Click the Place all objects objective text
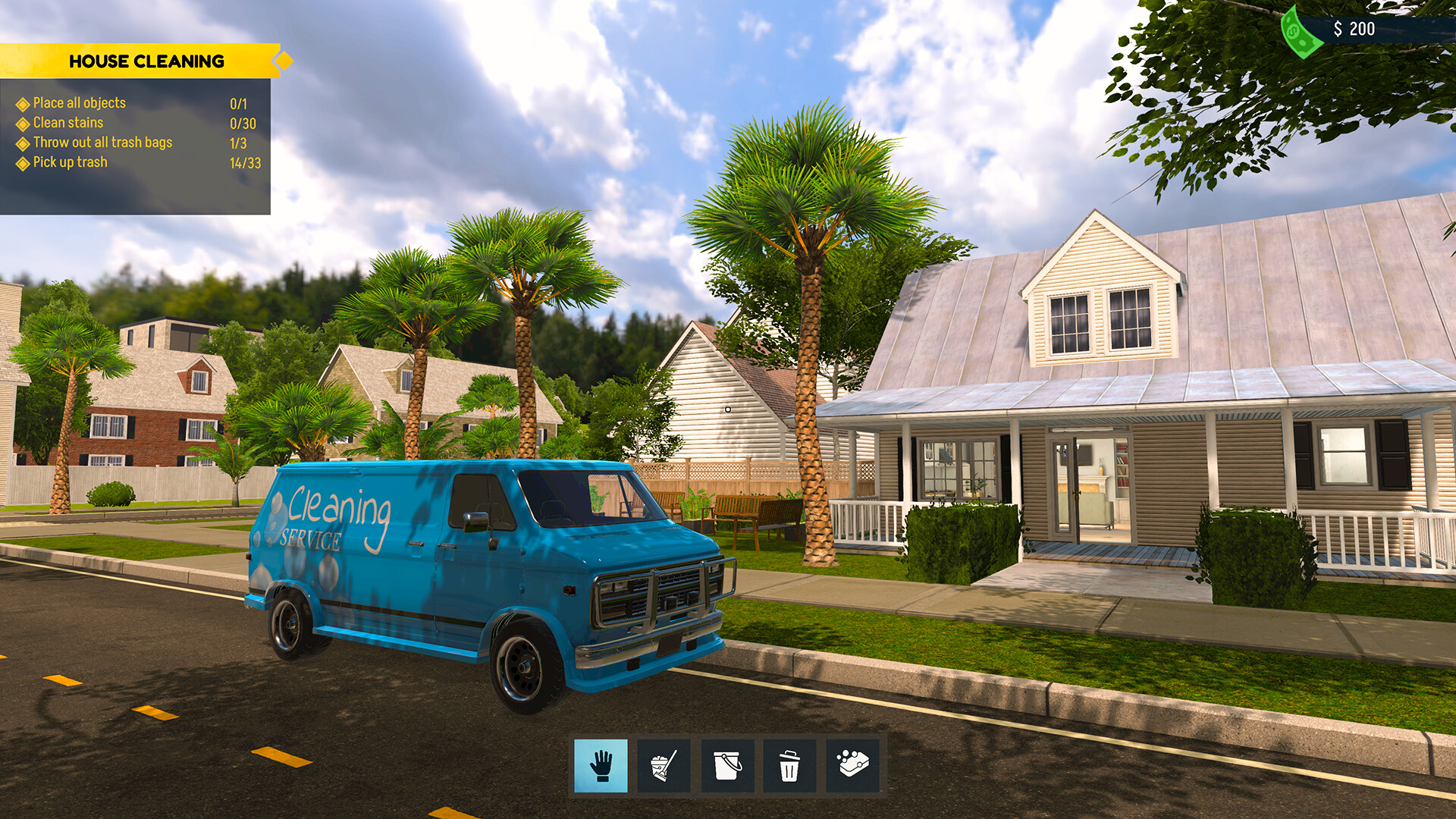Image resolution: width=1456 pixels, height=819 pixels. [x=79, y=102]
